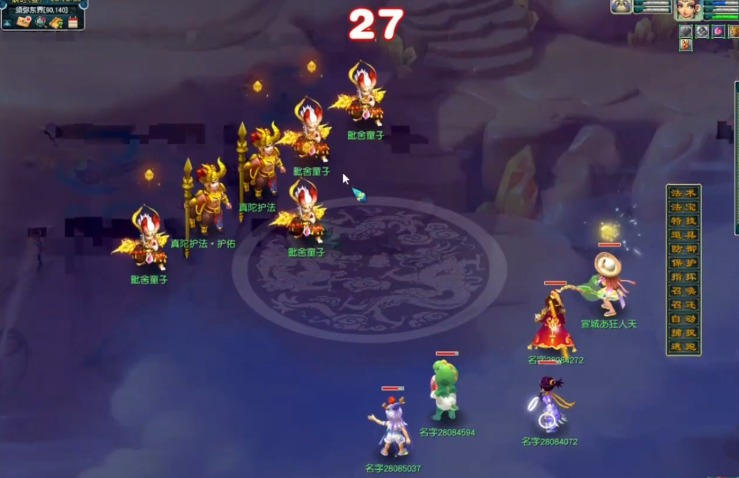
Task: Click the pink peach buff icon
Action: pos(718,31)
